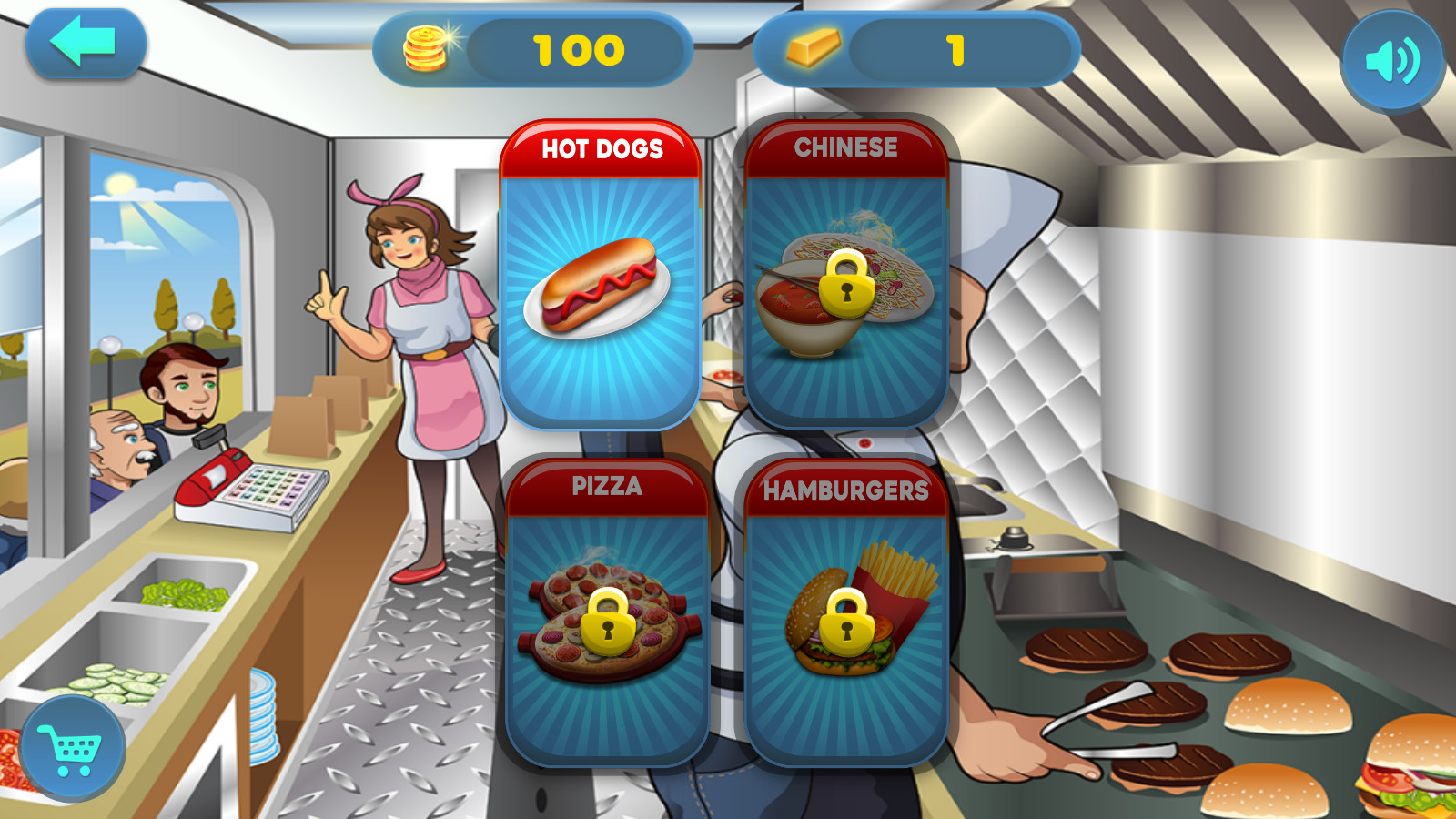Click the Pizza title banner
This screenshot has height=819, width=1456.
tap(606, 488)
